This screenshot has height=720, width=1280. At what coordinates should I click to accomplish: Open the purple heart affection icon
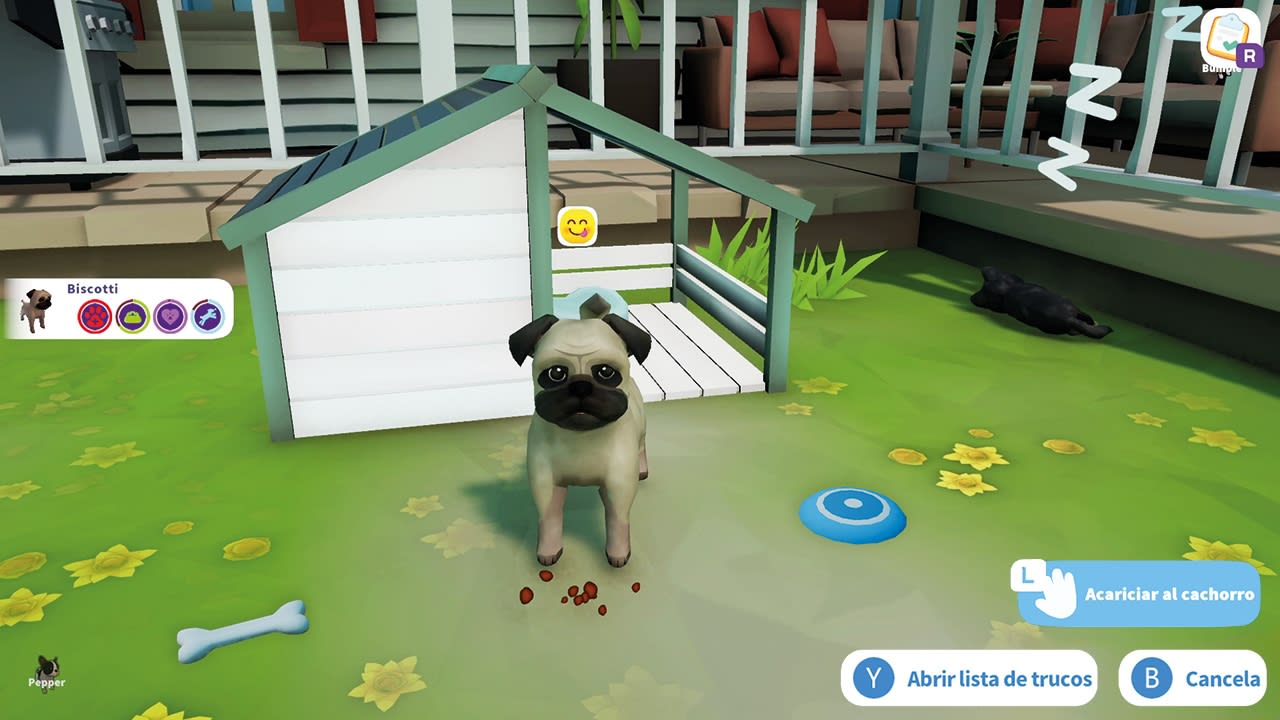click(168, 315)
